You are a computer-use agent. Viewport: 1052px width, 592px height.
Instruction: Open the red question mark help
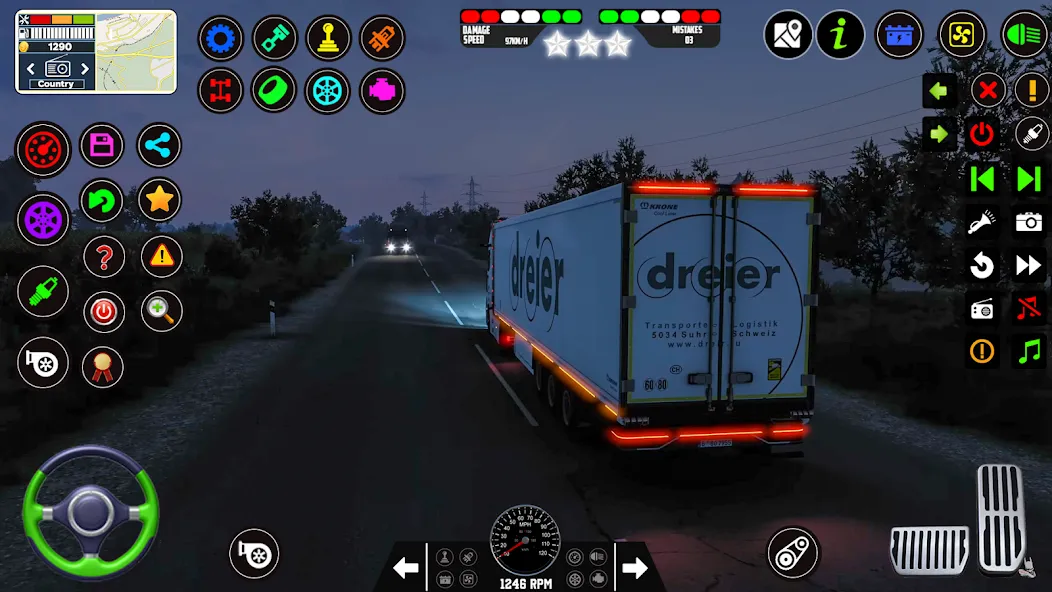tap(103, 258)
